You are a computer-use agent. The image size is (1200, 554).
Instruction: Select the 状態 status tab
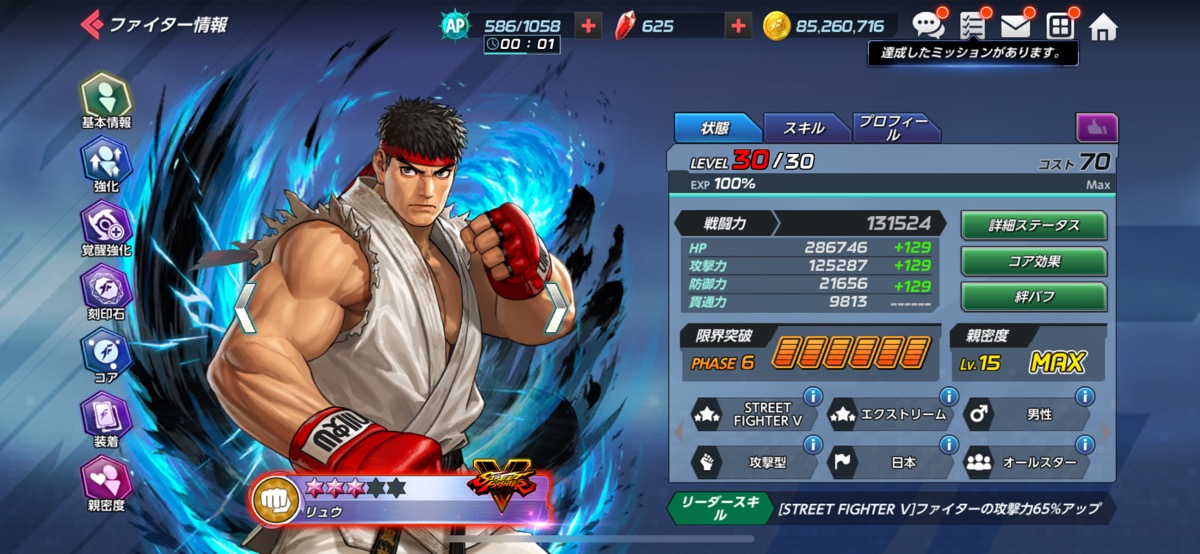[x=716, y=128]
